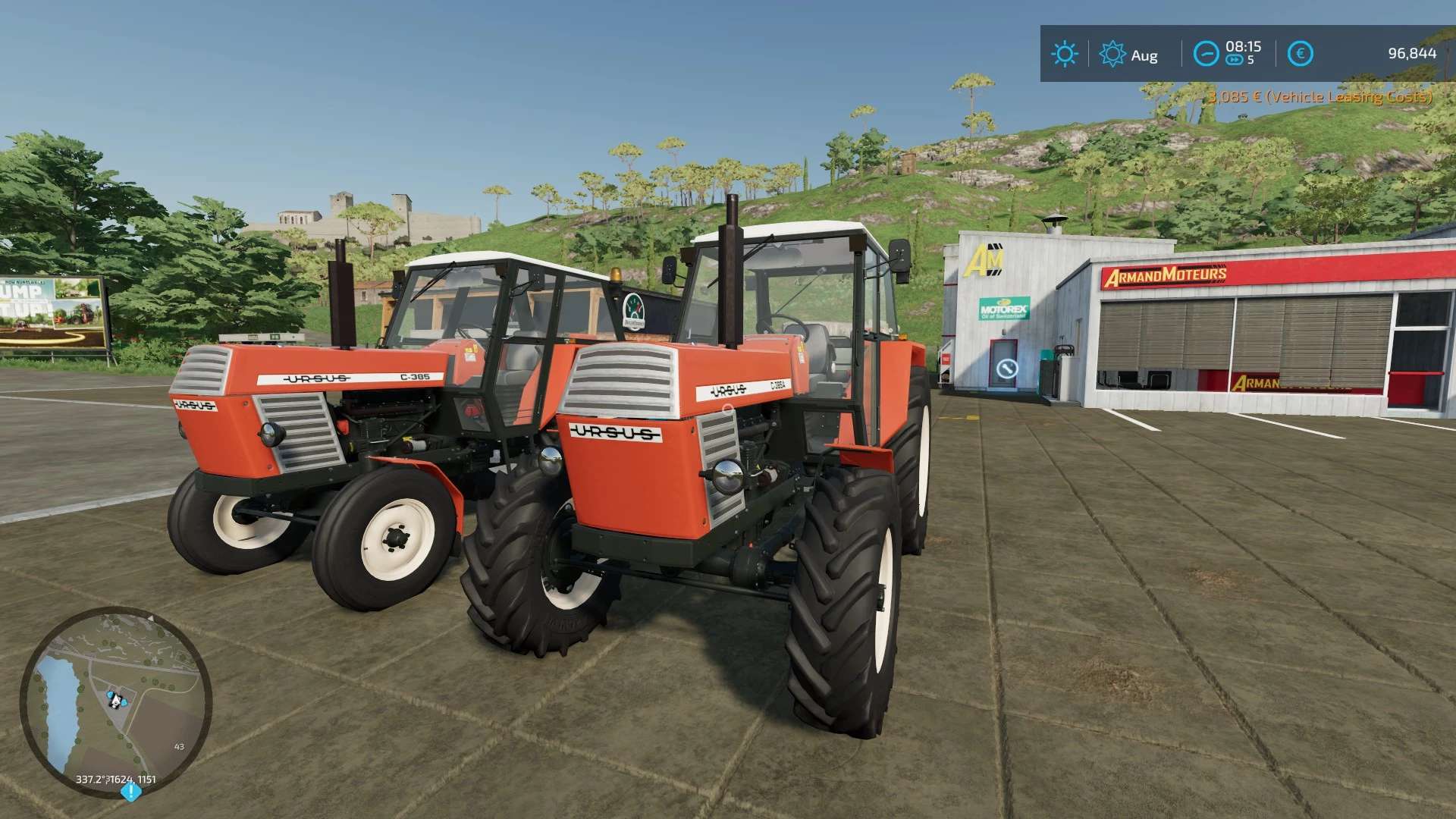The height and width of the screenshot is (819, 1456).
Task: Click the August season icon
Action: (1112, 54)
